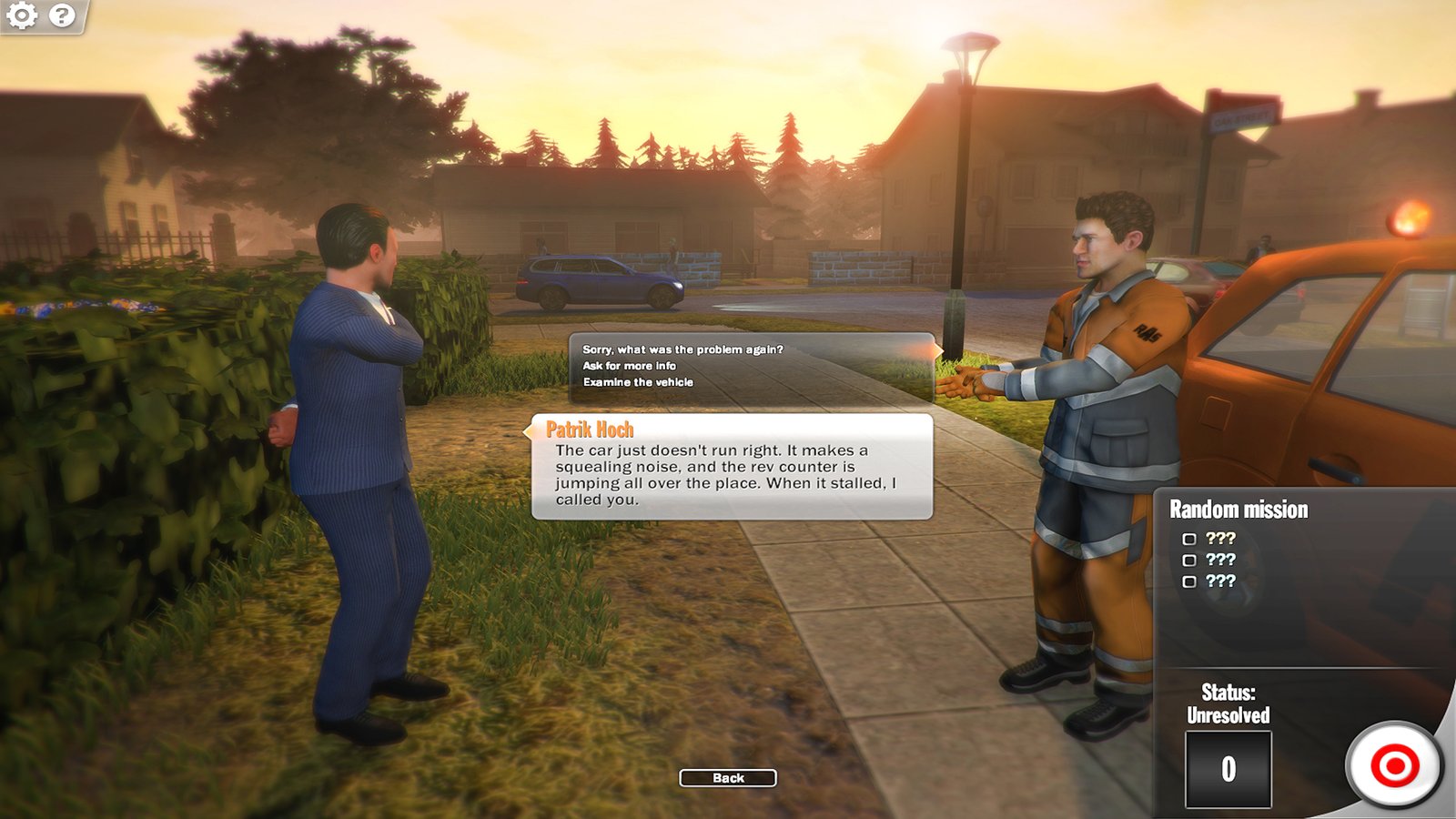This screenshot has height=819, width=1456.
Task: Select the "Ask for more info" reply
Action: 629,366
